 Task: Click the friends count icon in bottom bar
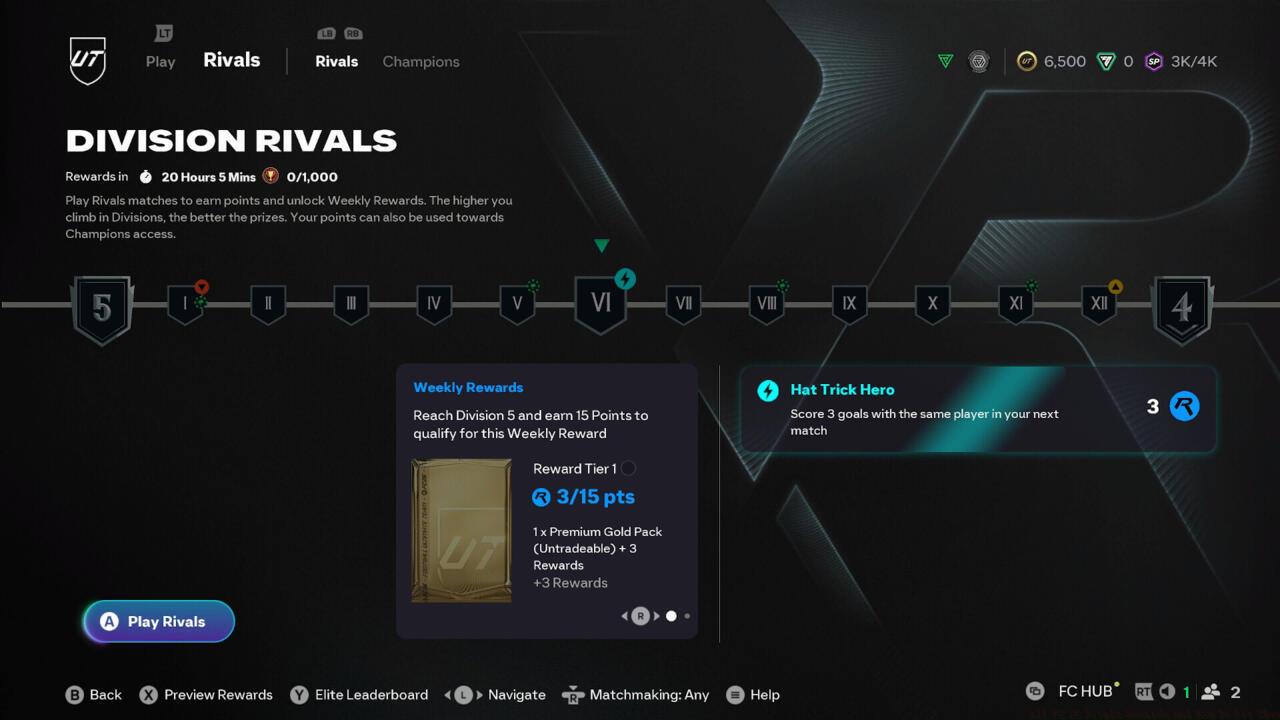click(x=1209, y=691)
